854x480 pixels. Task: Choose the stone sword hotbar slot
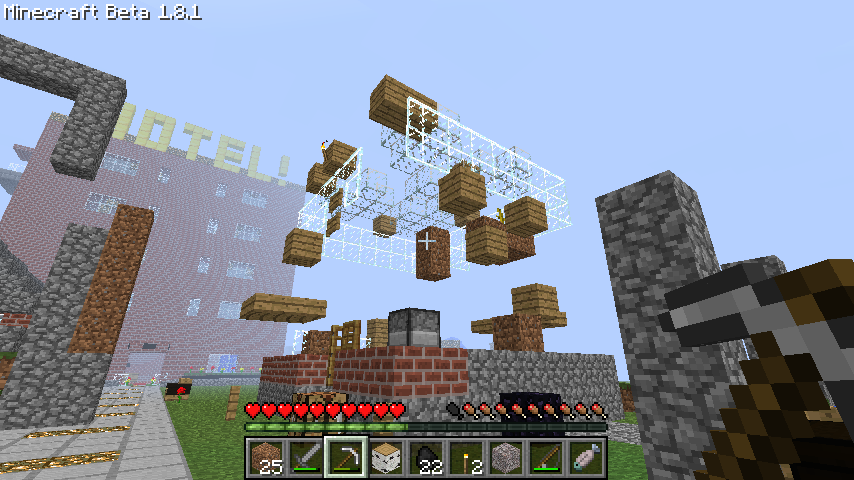307,457
